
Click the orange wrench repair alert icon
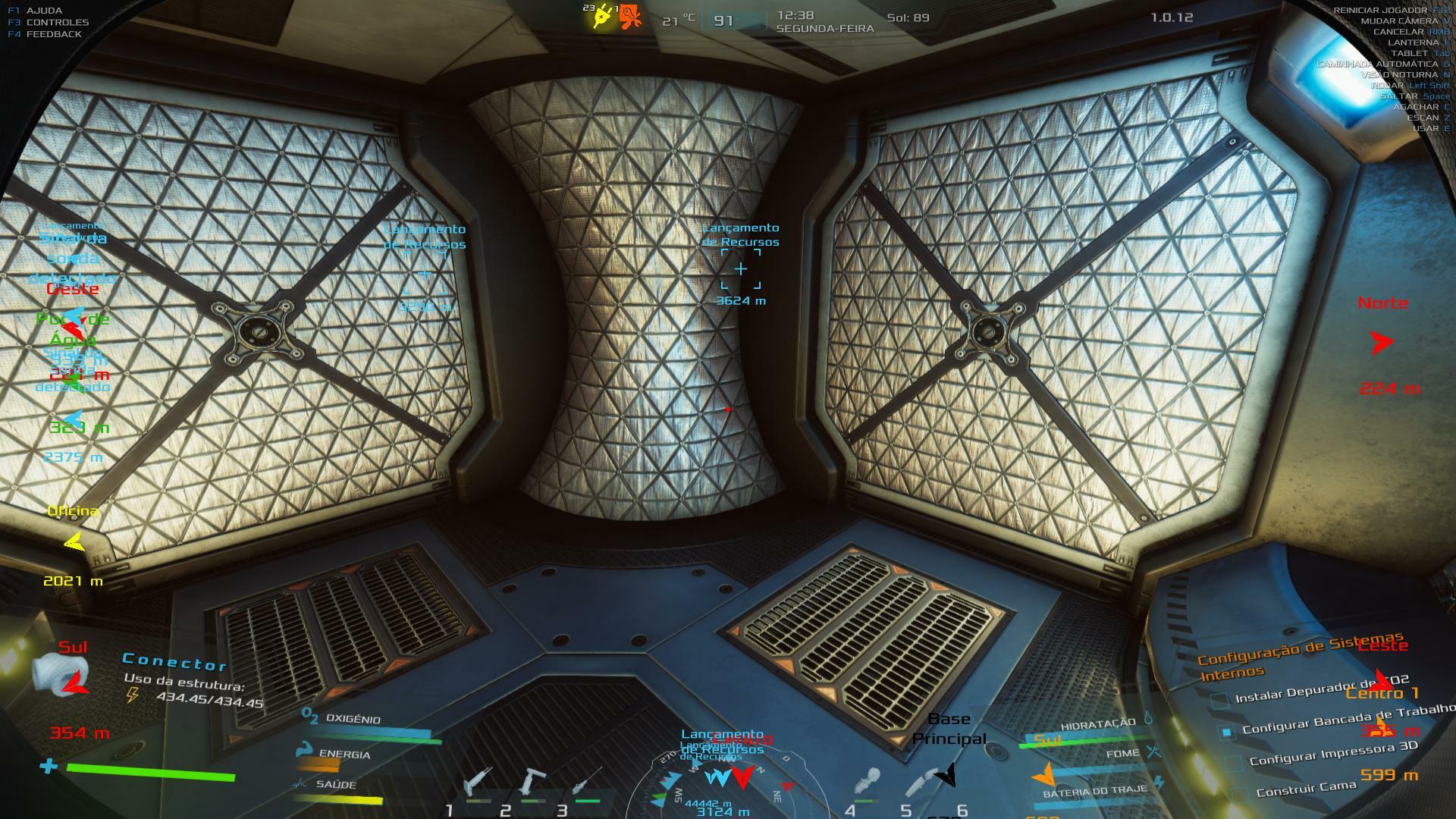(x=630, y=17)
